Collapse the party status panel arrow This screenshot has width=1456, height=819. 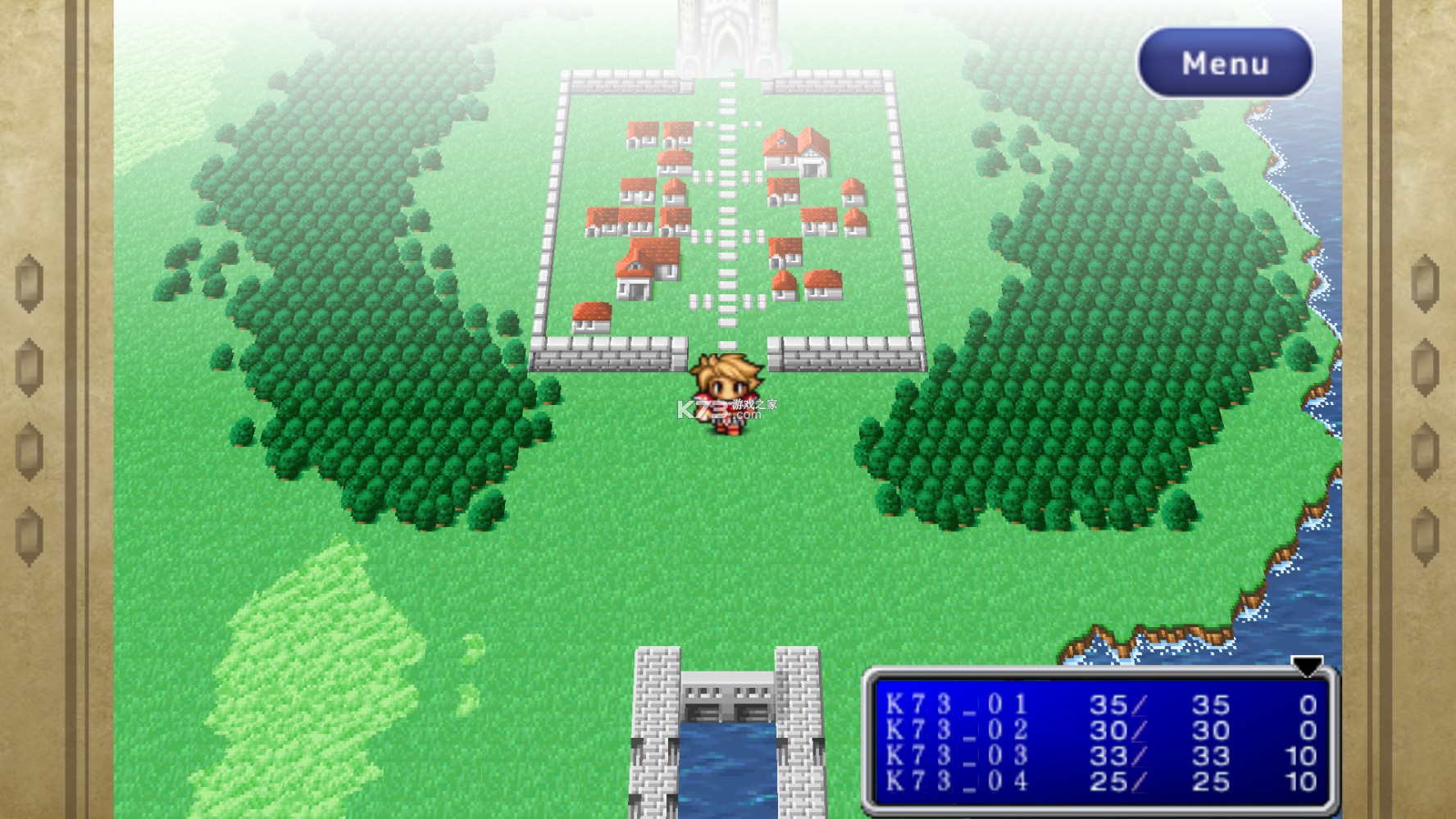click(x=1306, y=666)
